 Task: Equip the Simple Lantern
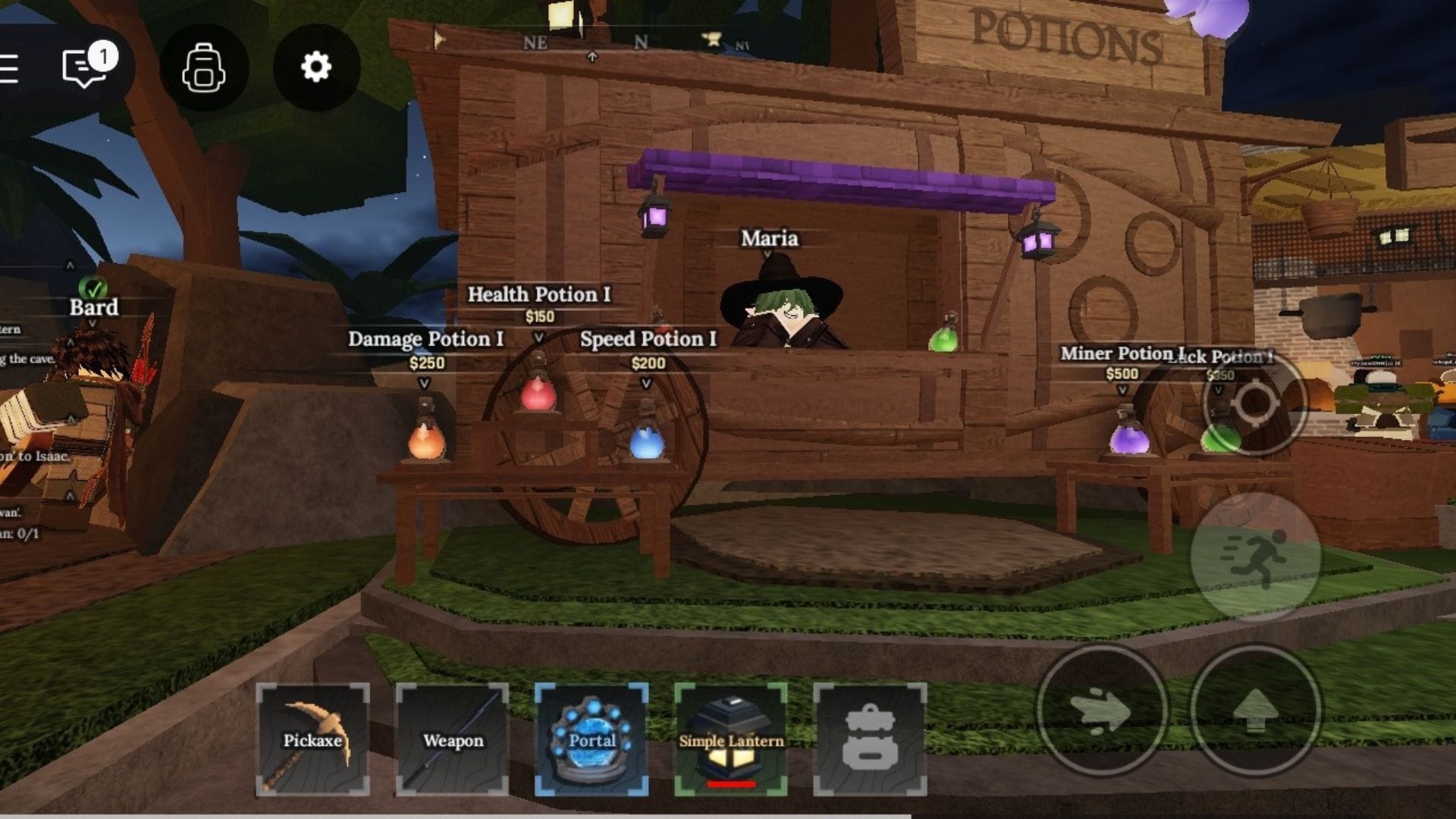click(x=730, y=728)
